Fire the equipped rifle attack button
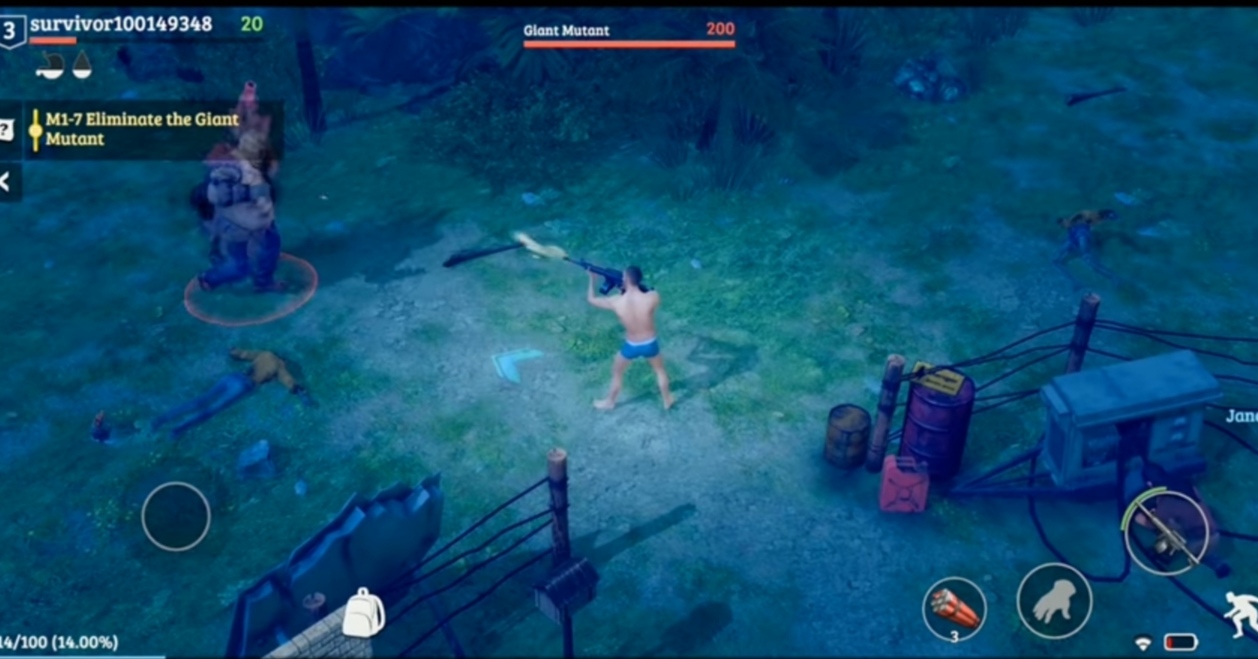The width and height of the screenshot is (1258, 659). pos(1167,533)
